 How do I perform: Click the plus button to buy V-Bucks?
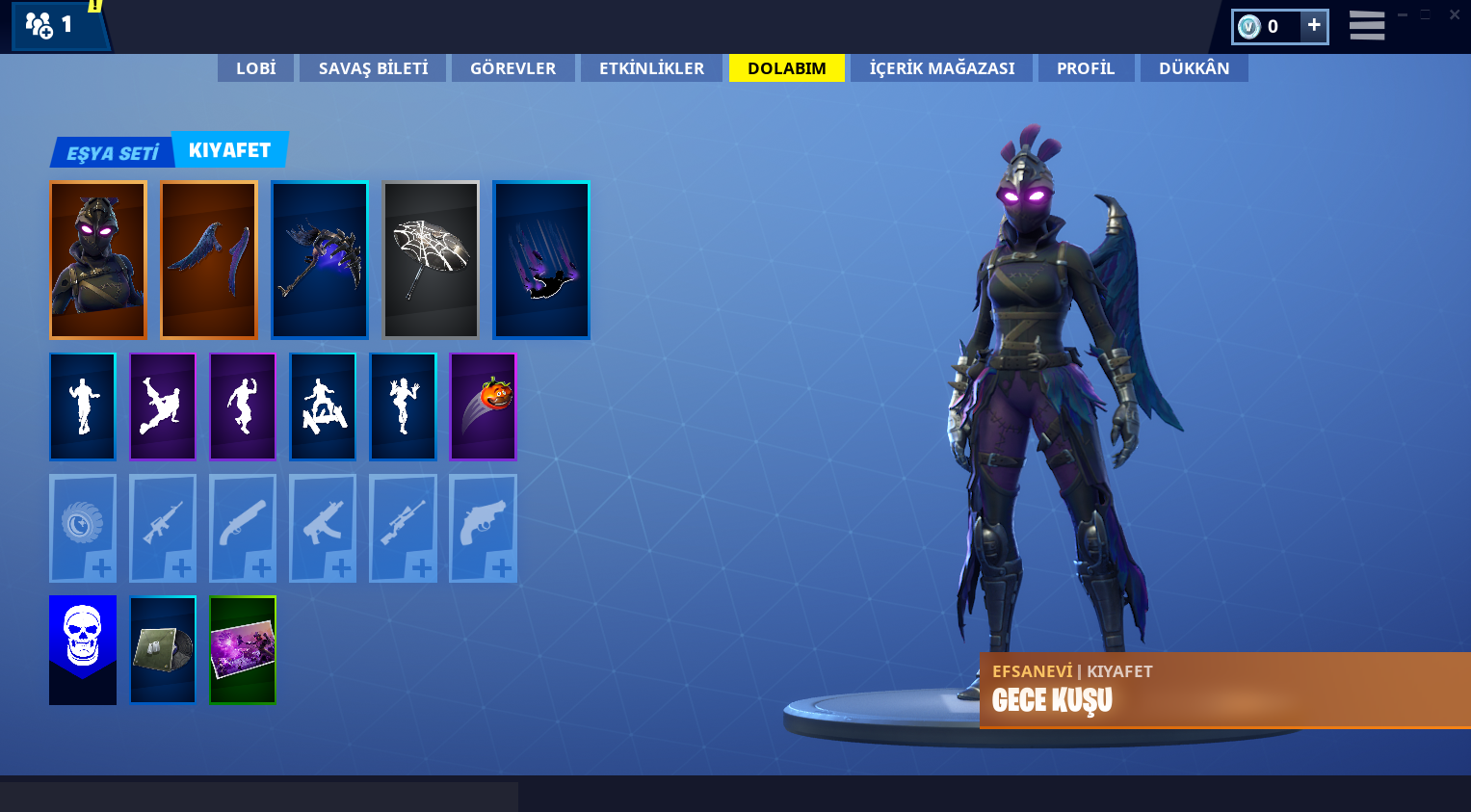click(1314, 26)
